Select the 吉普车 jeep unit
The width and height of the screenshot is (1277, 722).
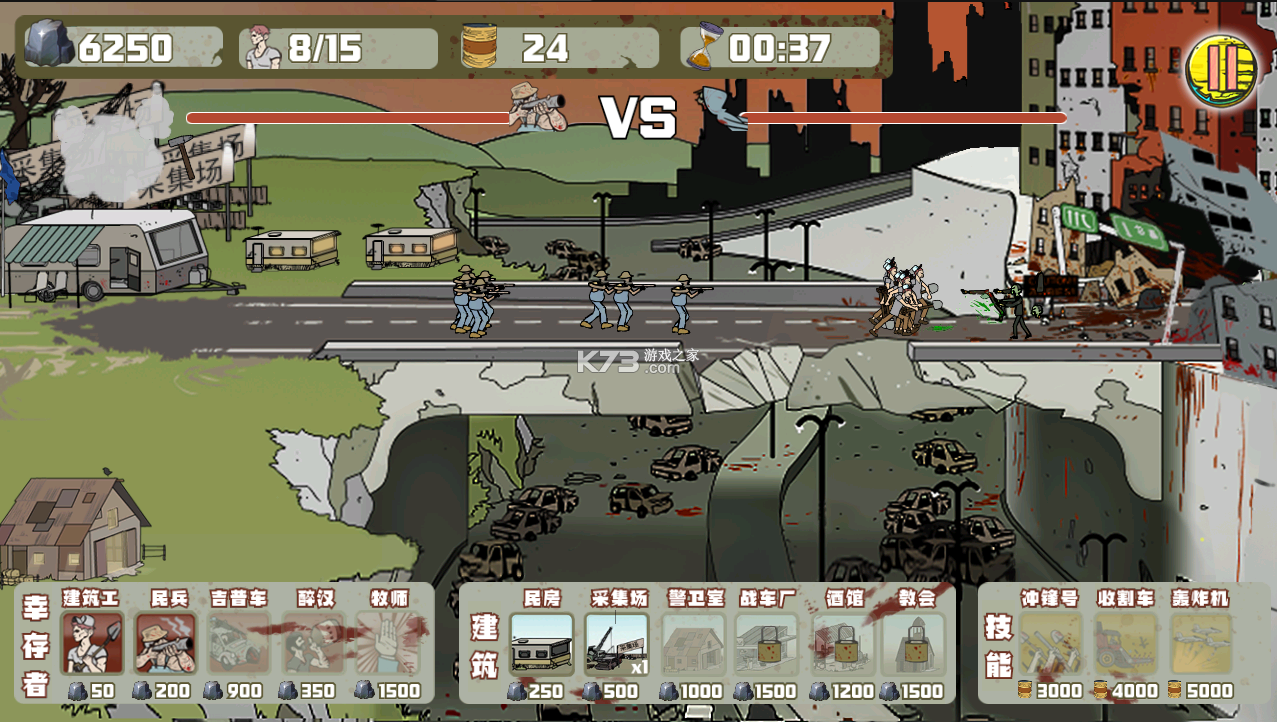click(239, 644)
